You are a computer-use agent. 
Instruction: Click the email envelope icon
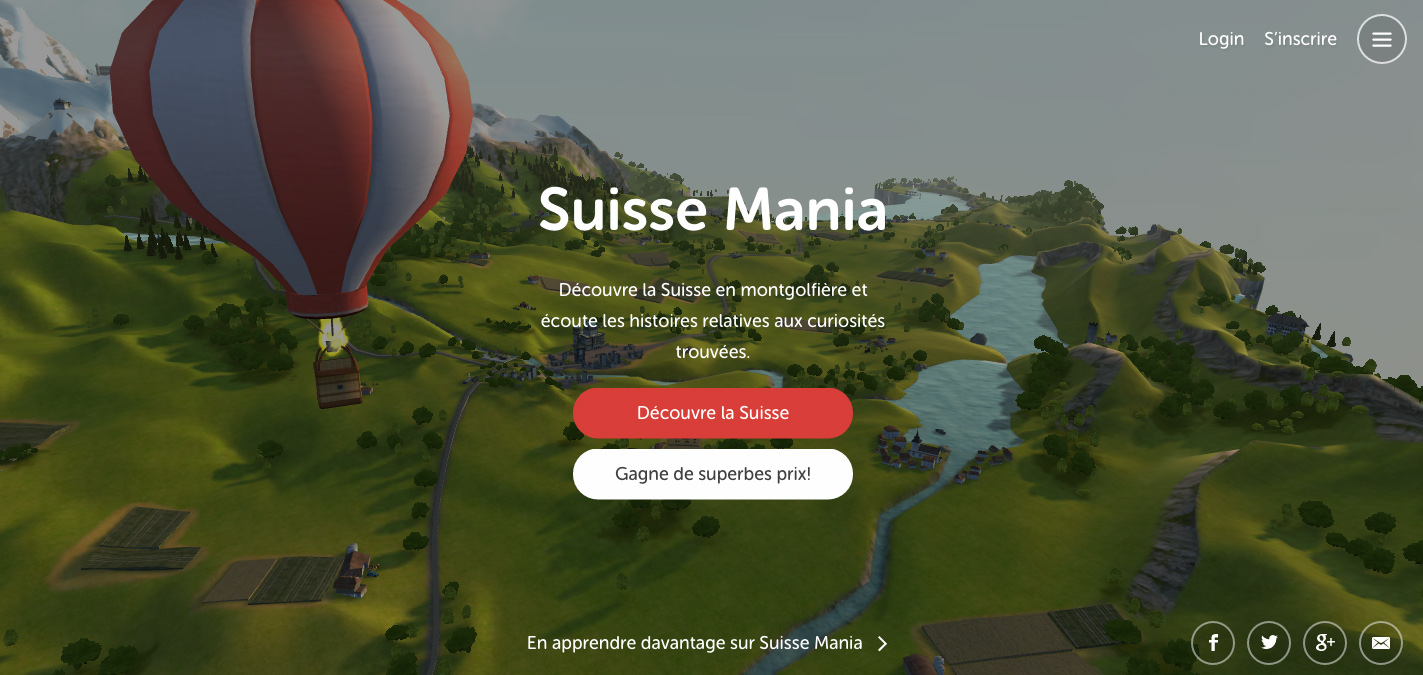click(1381, 643)
